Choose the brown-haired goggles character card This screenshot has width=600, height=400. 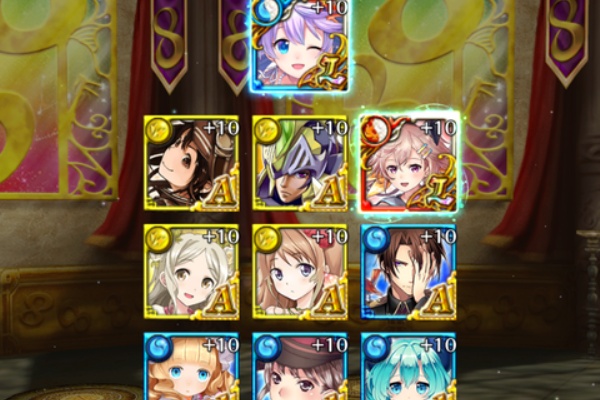point(192,164)
